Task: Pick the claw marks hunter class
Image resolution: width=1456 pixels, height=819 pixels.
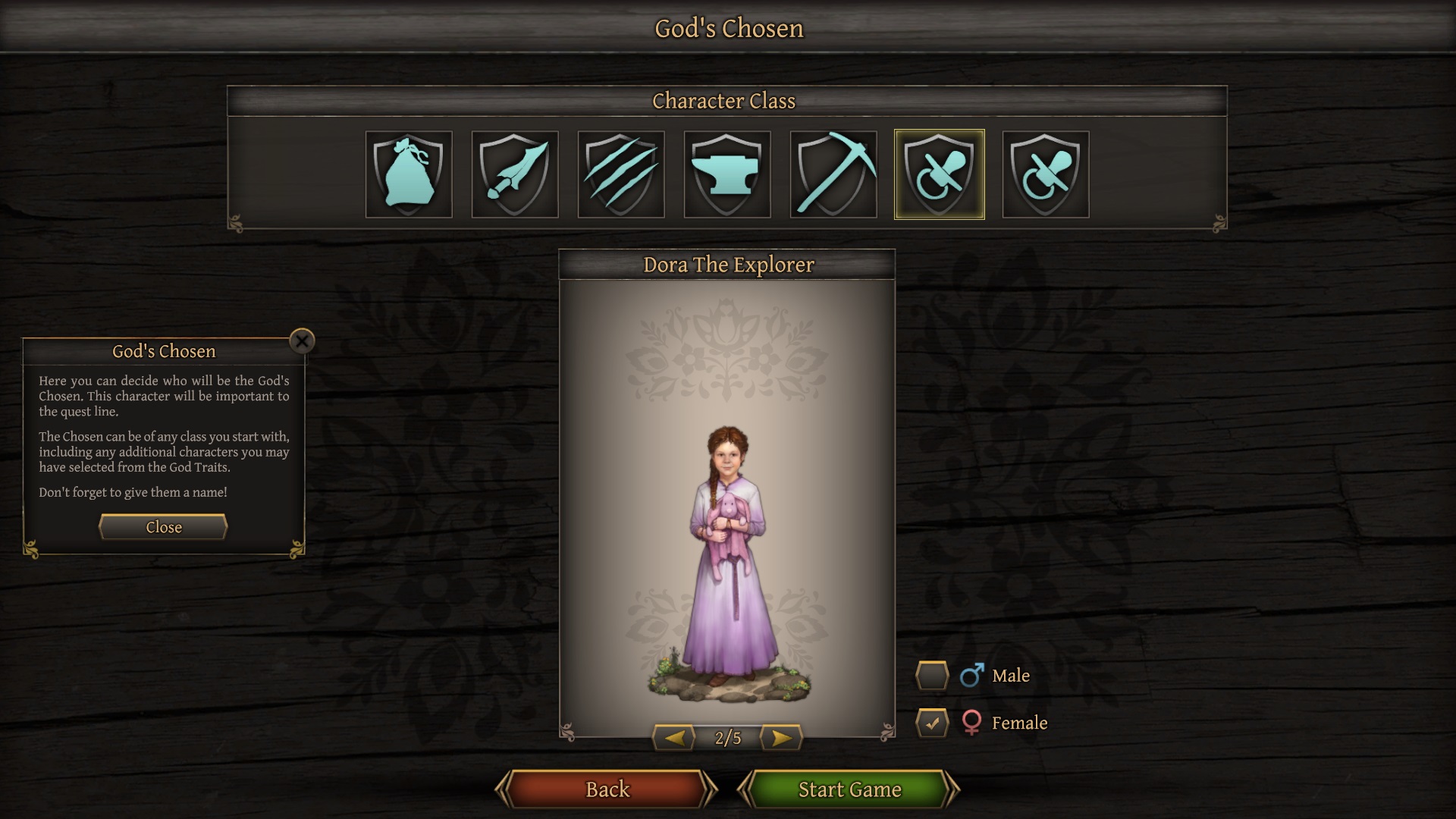Action: coord(621,174)
